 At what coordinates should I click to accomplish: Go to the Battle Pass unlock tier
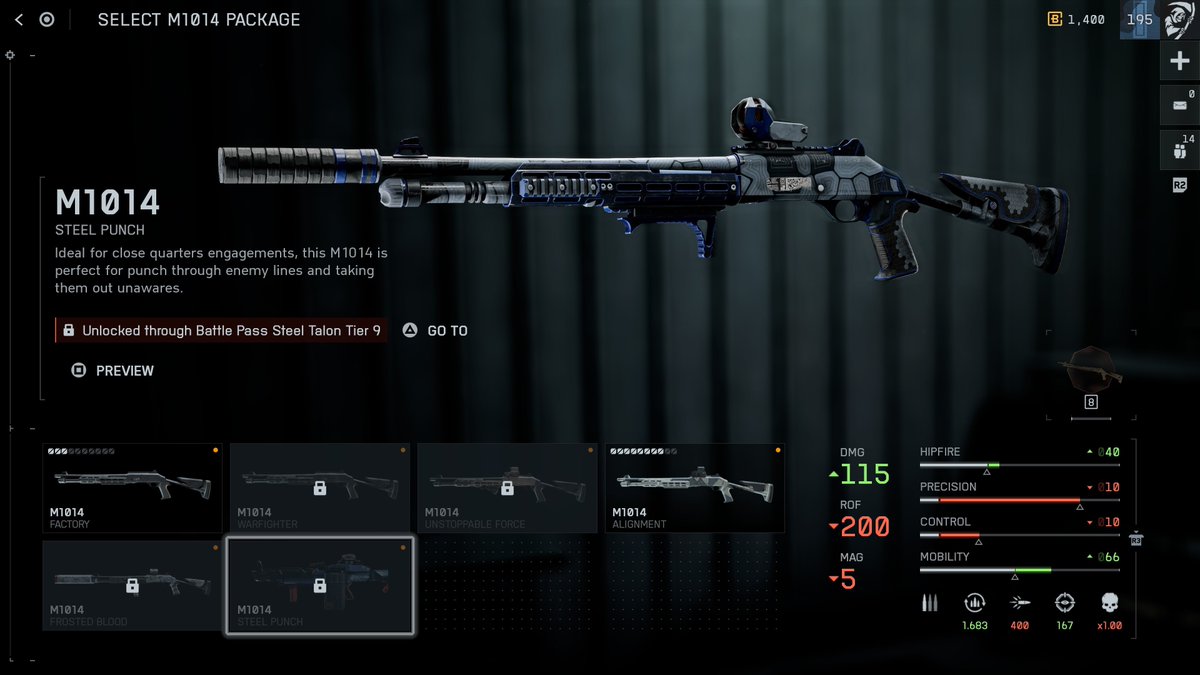tap(436, 331)
